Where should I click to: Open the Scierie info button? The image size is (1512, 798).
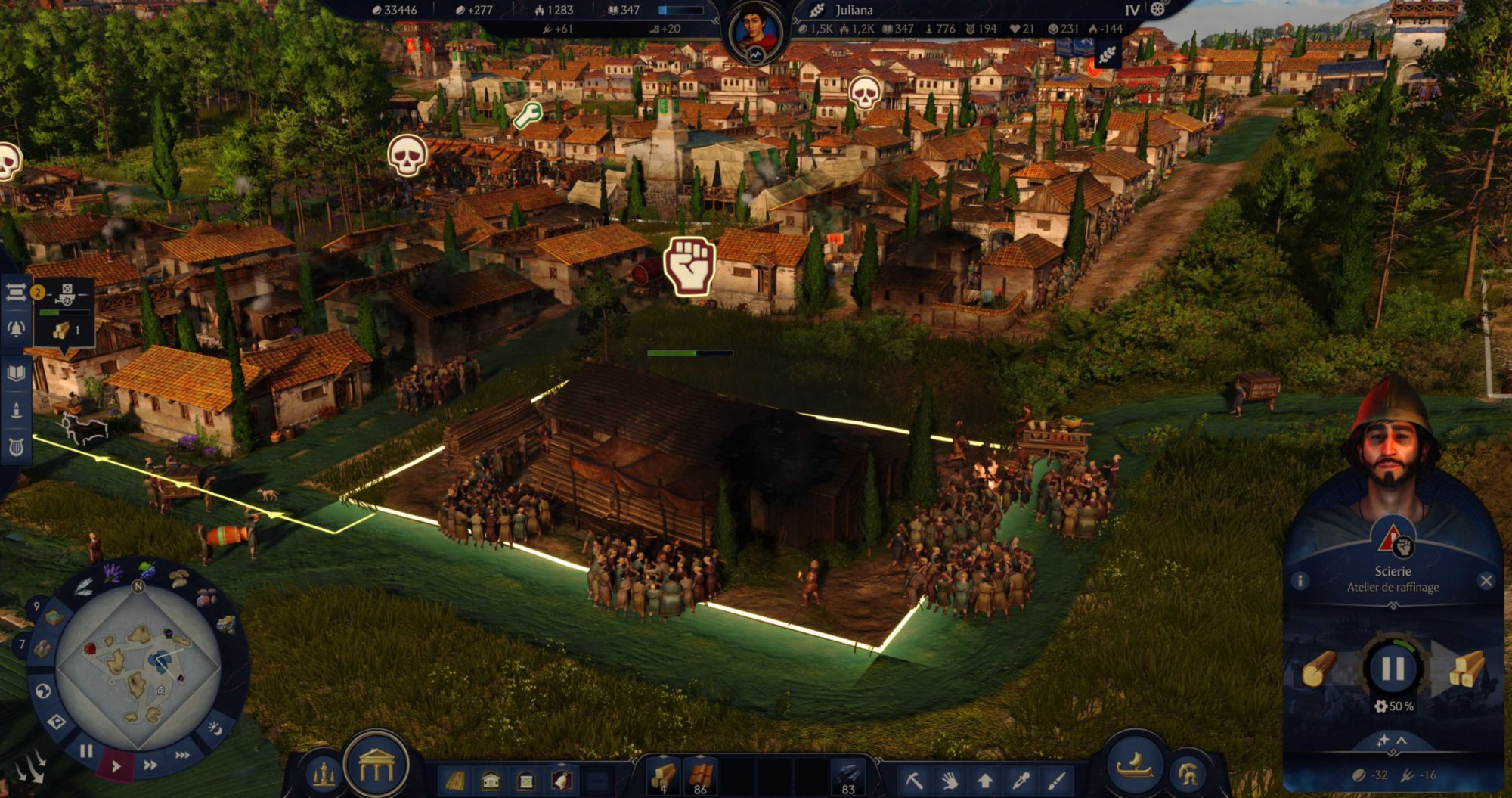click(1300, 581)
